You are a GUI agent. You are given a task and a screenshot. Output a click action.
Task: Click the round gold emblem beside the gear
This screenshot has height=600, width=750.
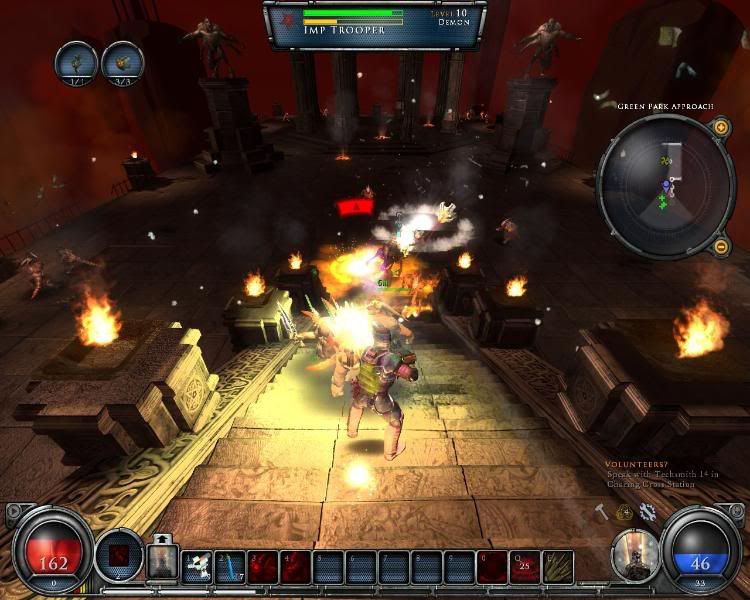pos(625,512)
